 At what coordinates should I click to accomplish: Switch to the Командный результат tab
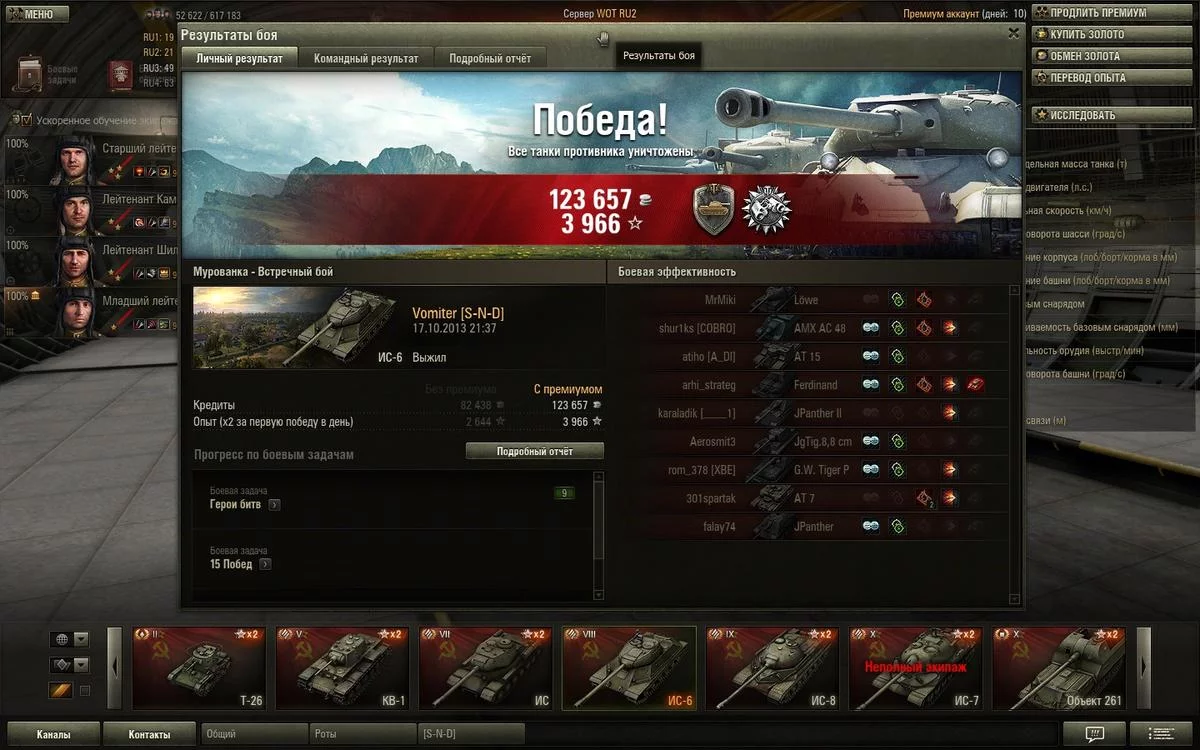pos(366,59)
